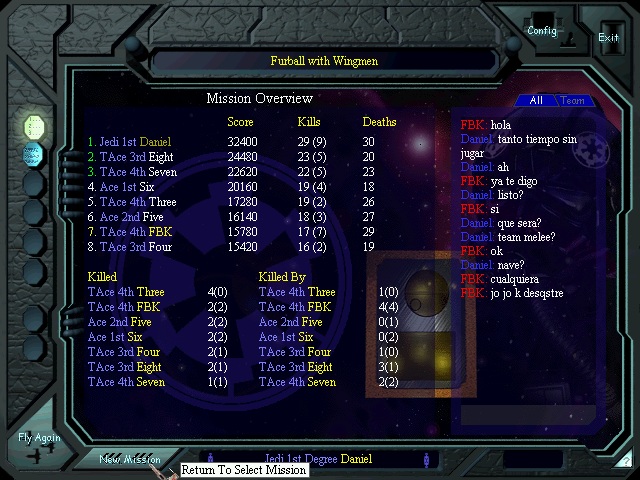Select player row Jedi 1st Daniel
The image size is (640, 480).
tap(129, 143)
